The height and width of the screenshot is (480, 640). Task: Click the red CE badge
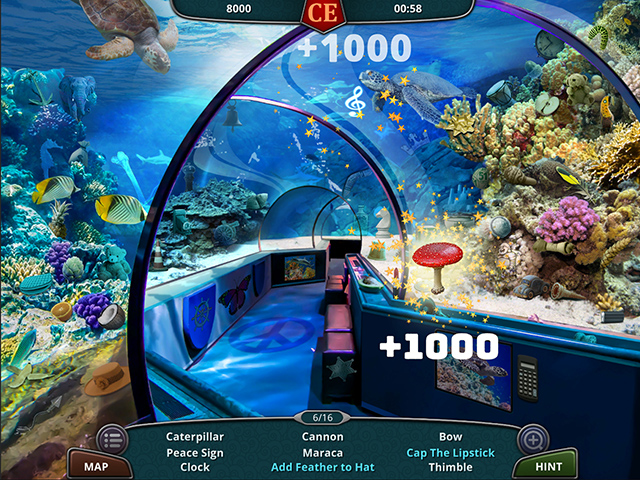(322, 12)
